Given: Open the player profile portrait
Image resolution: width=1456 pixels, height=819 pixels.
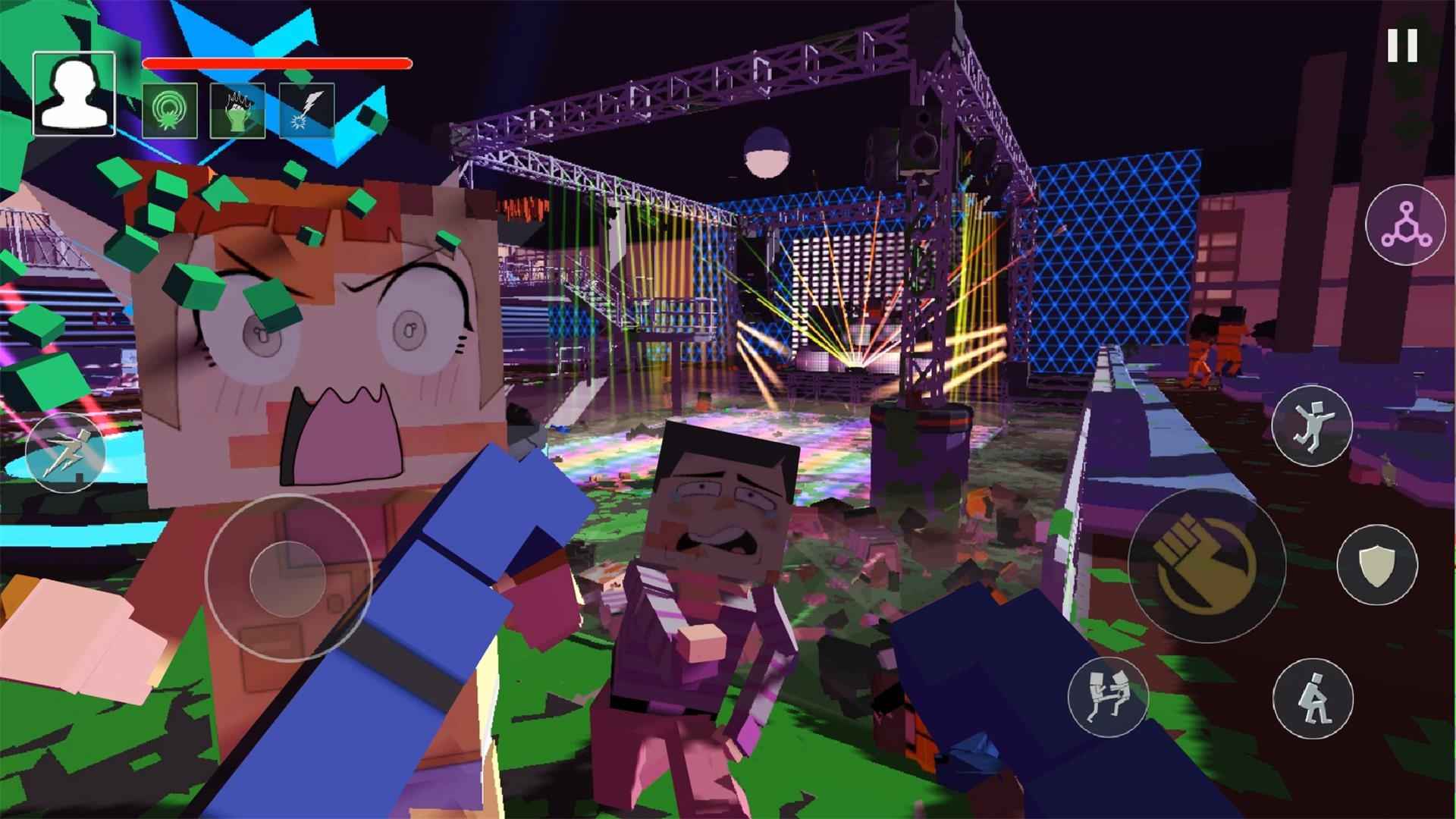Looking at the screenshot, I should click(x=74, y=94).
